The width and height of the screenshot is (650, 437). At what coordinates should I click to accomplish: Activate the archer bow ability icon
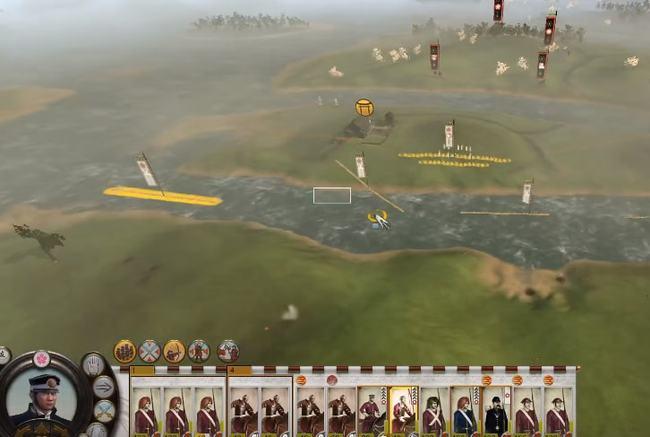(x=175, y=351)
